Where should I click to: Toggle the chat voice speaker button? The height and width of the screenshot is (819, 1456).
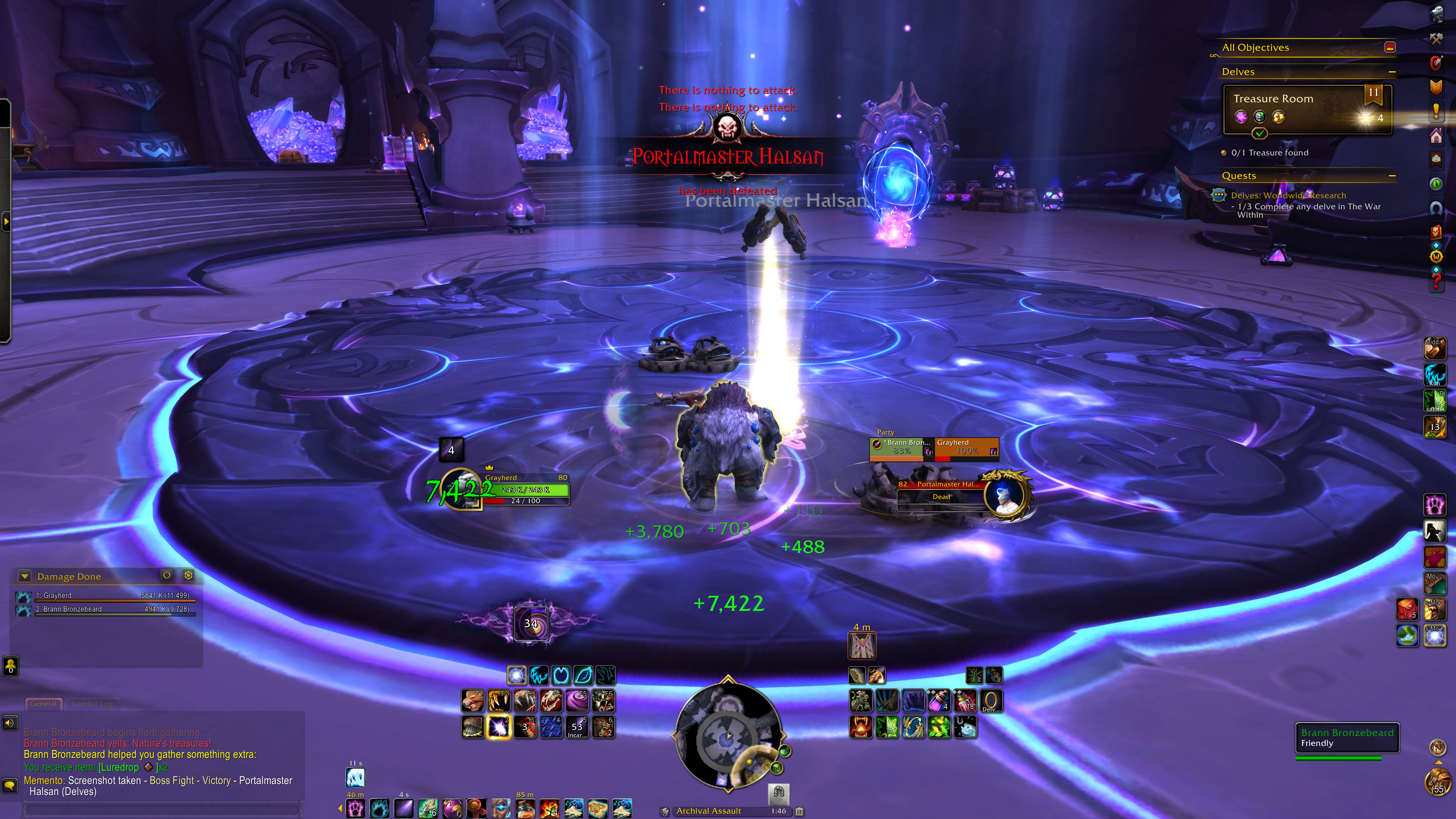(x=9, y=723)
